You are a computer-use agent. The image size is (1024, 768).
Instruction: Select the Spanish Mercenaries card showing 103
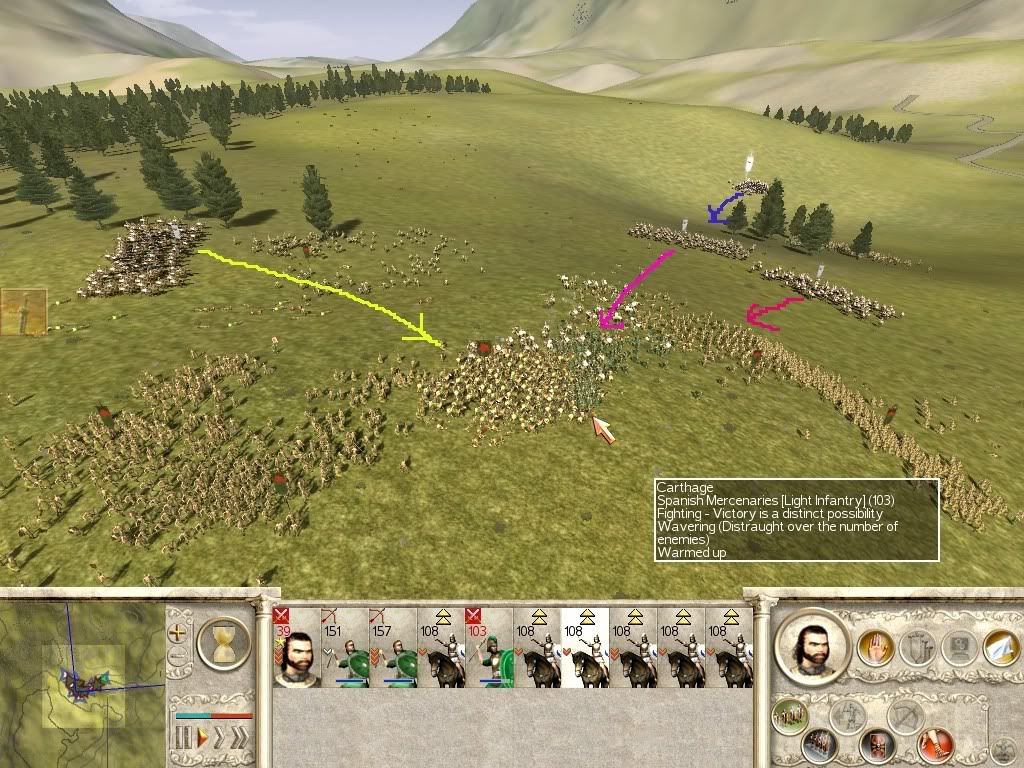[489, 648]
